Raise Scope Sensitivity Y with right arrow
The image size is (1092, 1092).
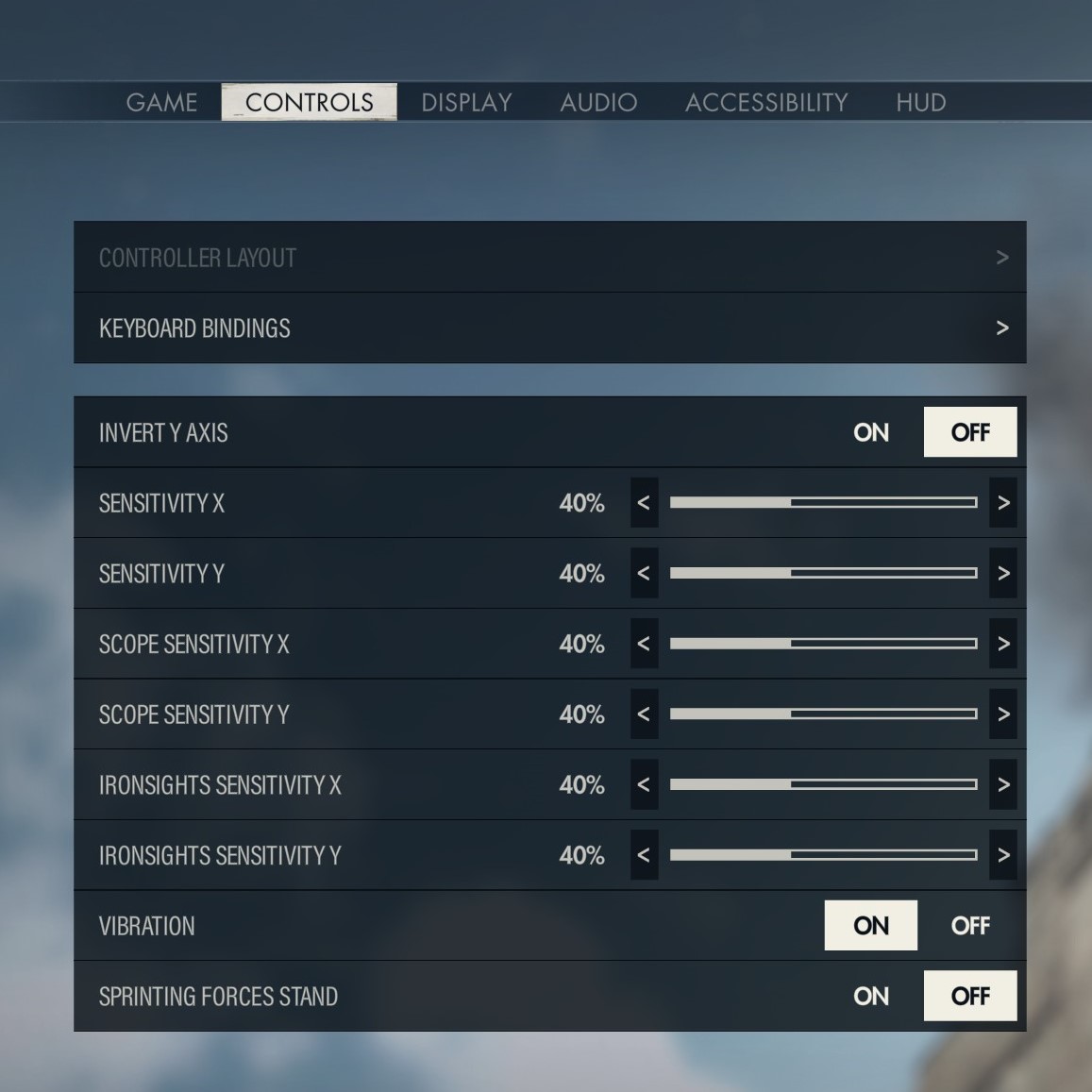pyautogui.click(x=1003, y=714)
